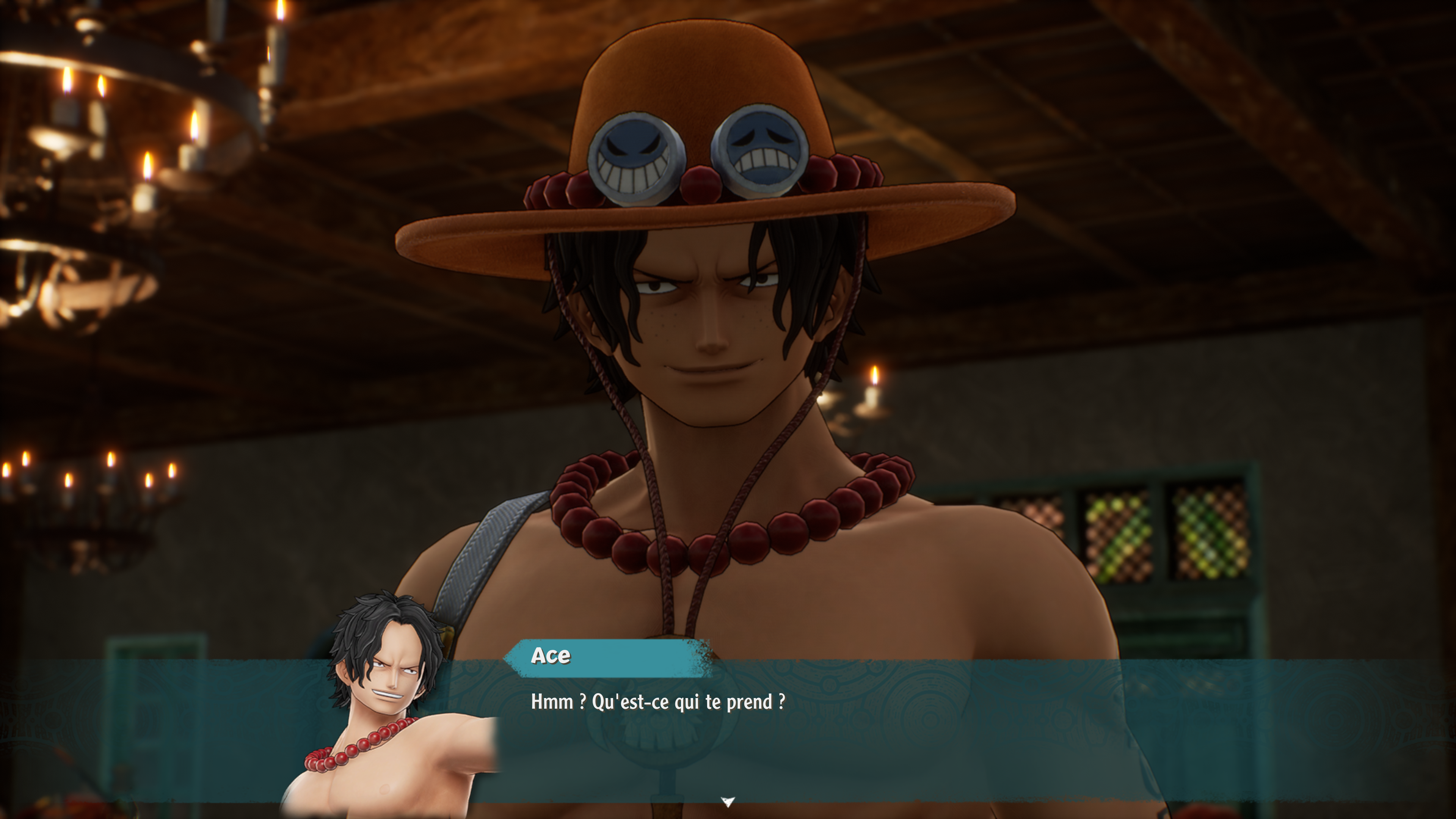Click the dialogue continue arrow indicator

click(x=728, y=801)
